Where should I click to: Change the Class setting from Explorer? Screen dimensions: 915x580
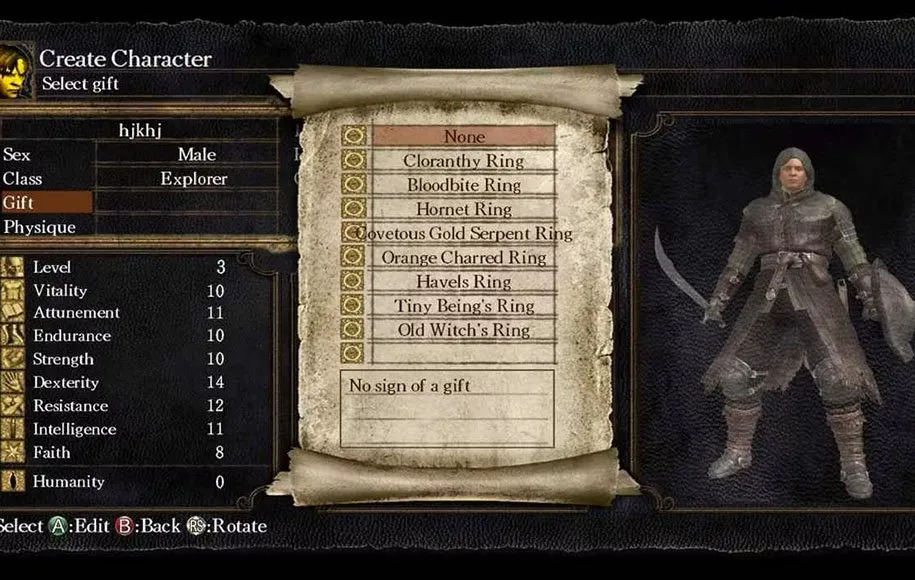(x=139, y=179)
